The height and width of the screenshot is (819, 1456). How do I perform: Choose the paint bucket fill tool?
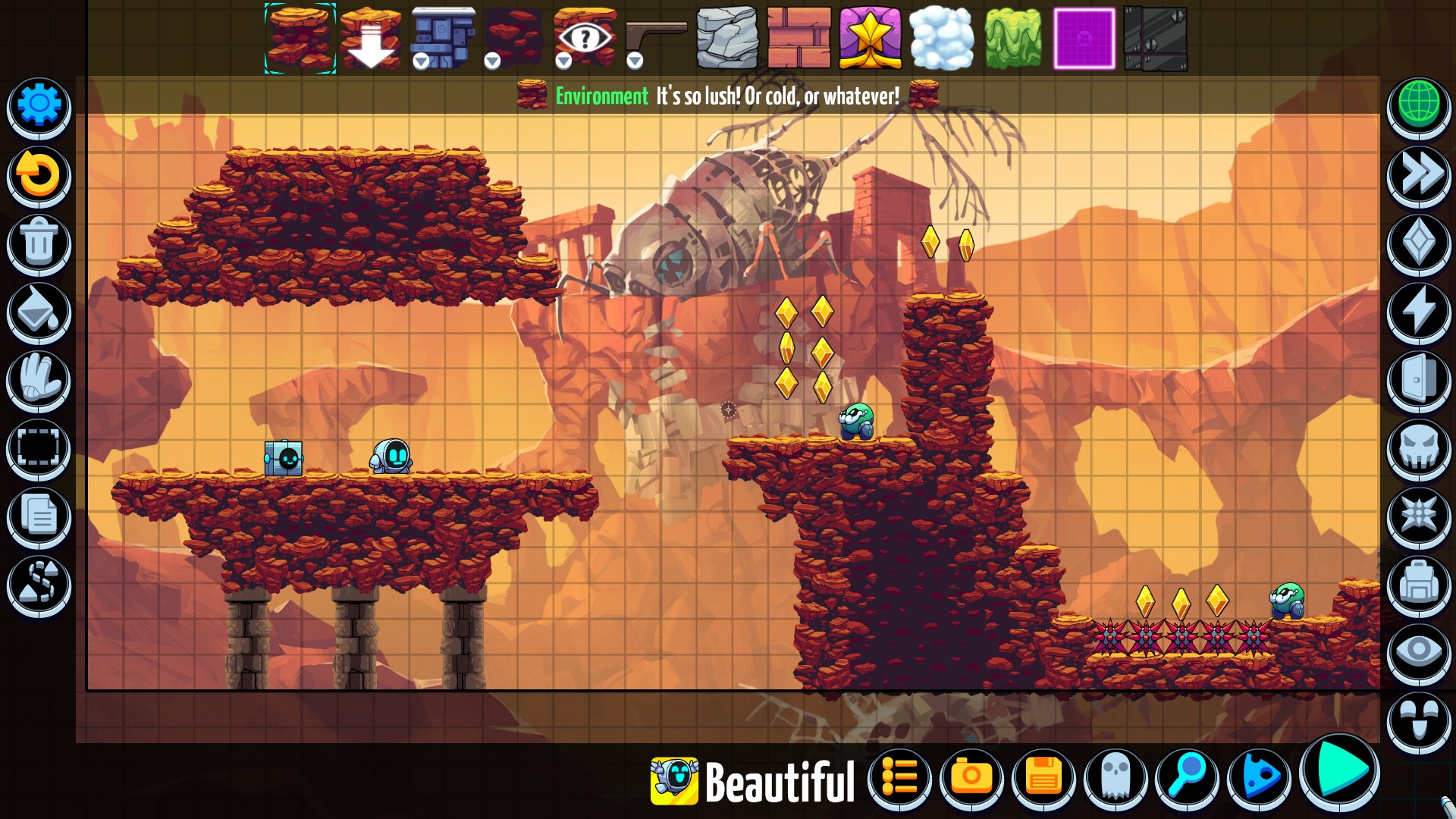(39, 312)
